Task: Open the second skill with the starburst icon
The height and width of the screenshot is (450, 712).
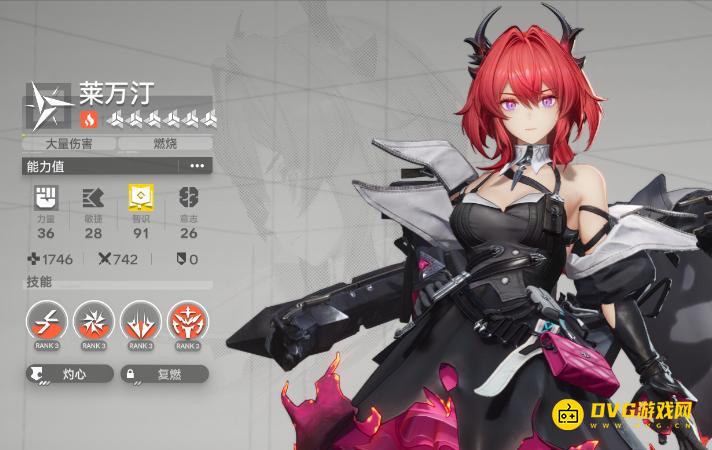Action: point(94,320)
